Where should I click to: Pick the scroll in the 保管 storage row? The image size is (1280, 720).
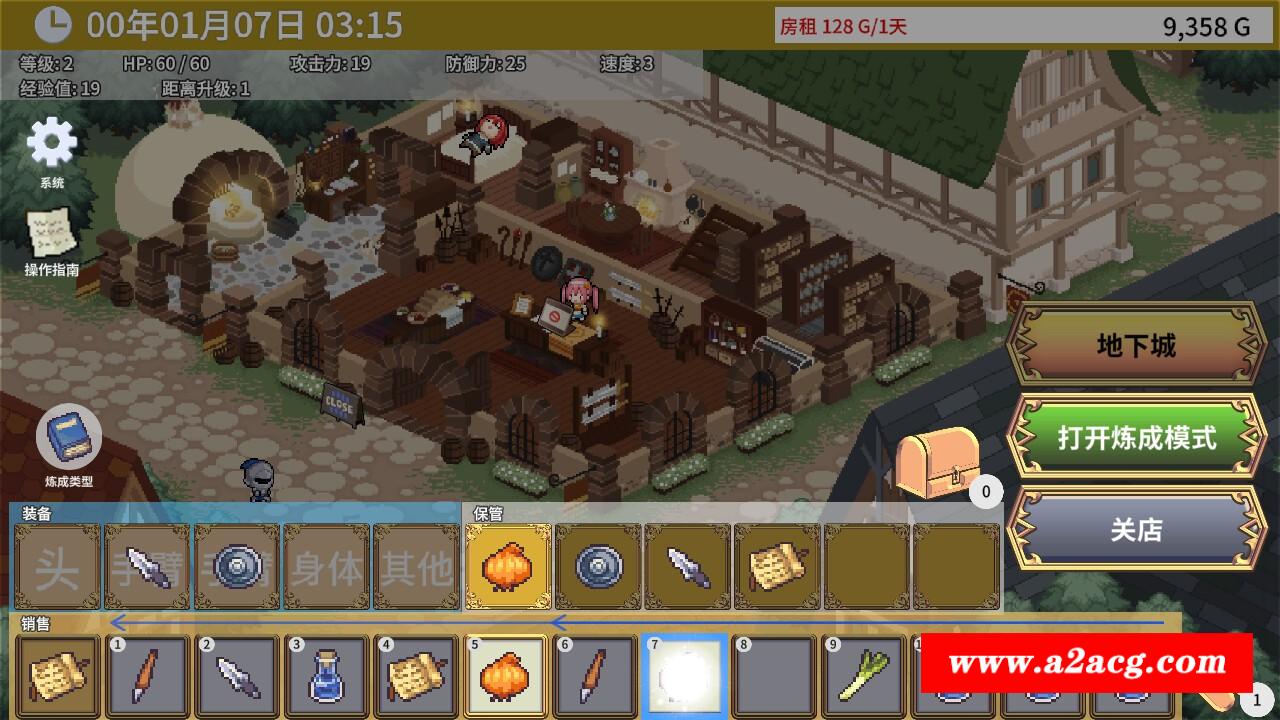tap(777, 567)
